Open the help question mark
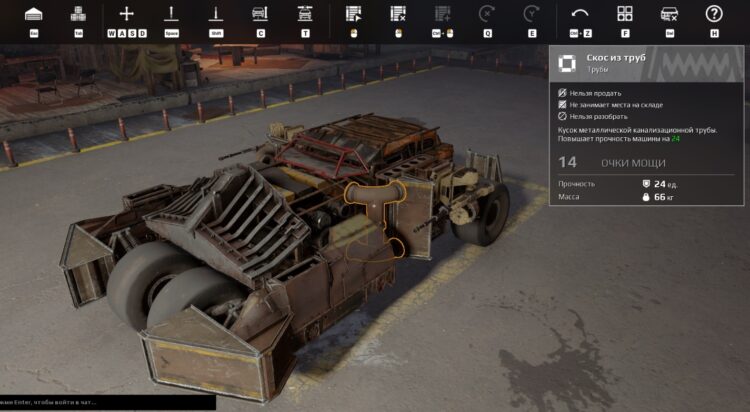Screen dimensions: 750x412 pyautogui.click(x=714, y=14)
